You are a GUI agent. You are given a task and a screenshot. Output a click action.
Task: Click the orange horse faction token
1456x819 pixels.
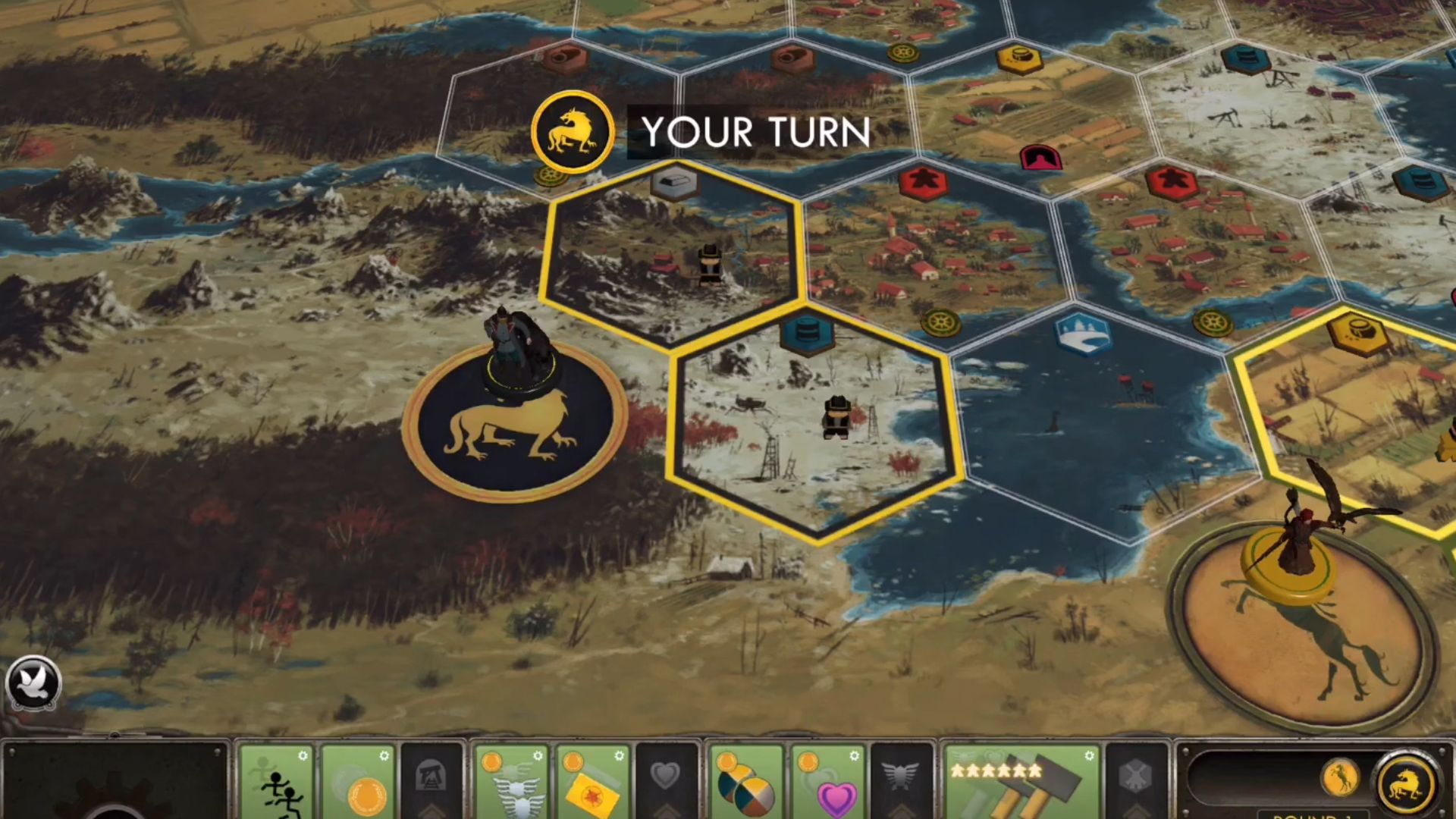(1340, 779)
